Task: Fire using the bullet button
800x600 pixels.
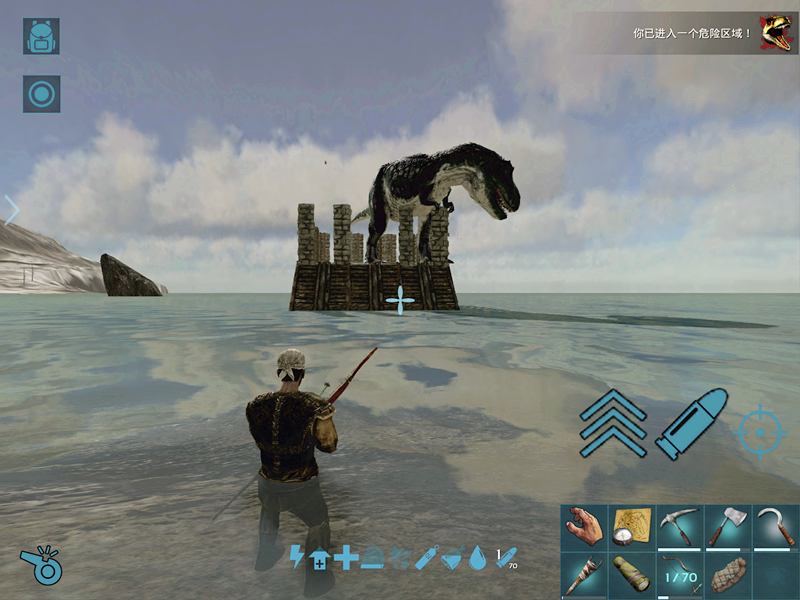Action: 689,426
